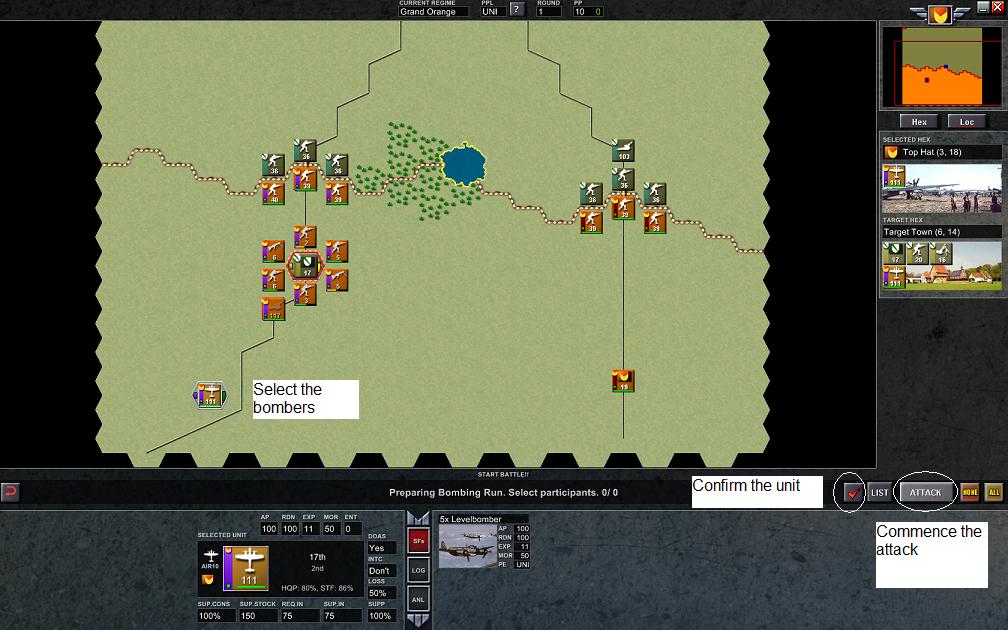Open the ANL analysis panel
The image size is (1008, 630).
(x=419, y=600)
